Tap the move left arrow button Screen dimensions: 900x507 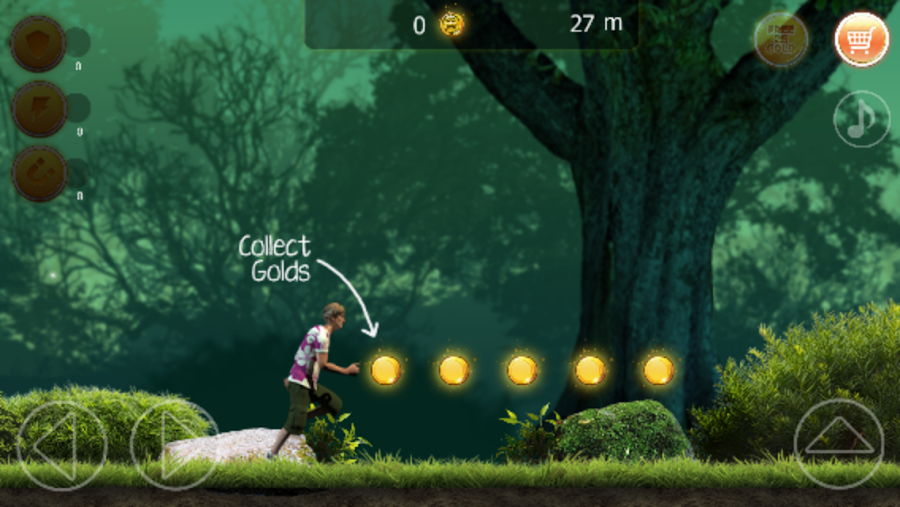click(61, 446)
